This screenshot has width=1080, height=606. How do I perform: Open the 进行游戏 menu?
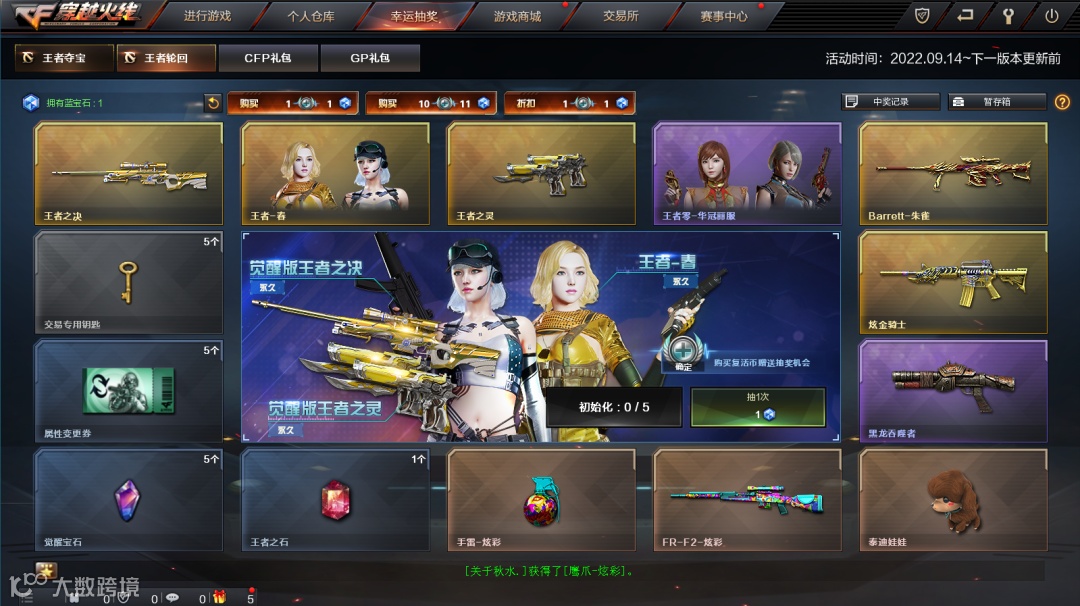pos(207,16)
